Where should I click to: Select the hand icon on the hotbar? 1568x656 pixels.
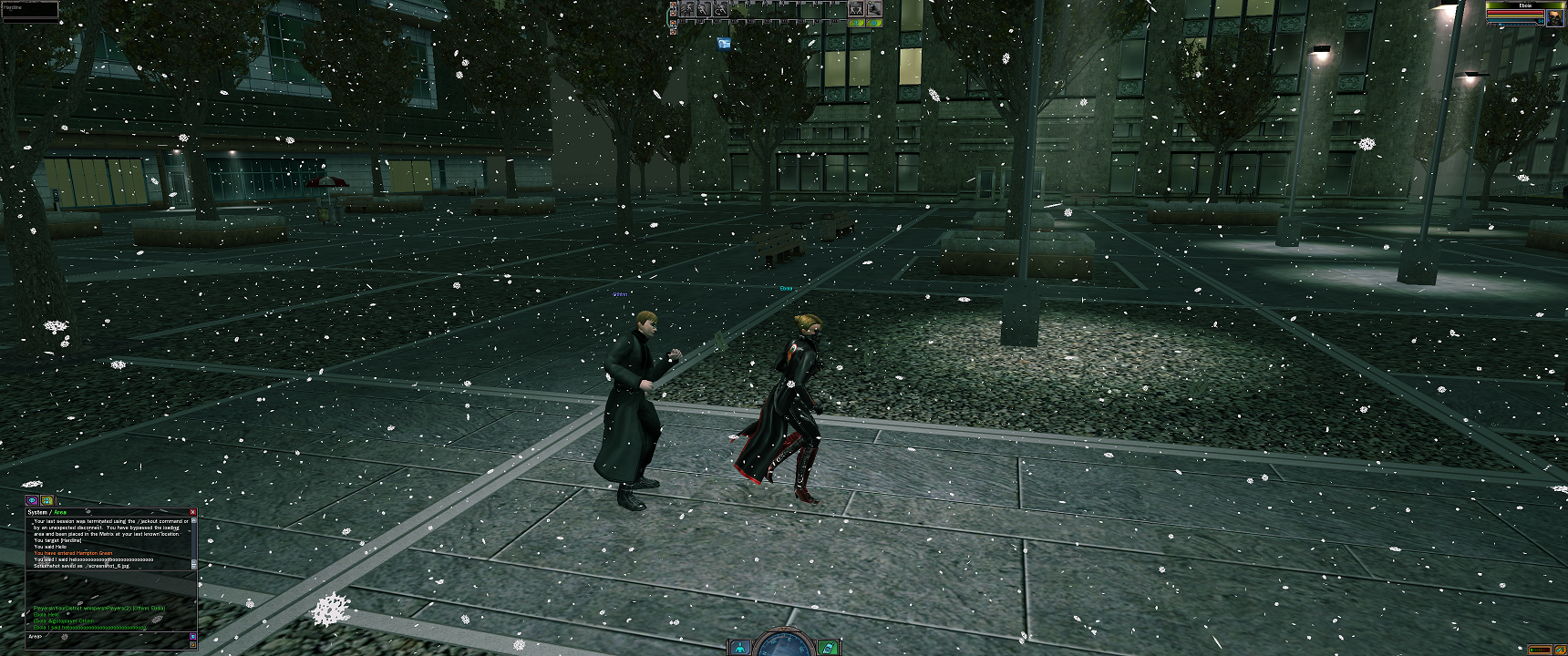click(873, 9)
